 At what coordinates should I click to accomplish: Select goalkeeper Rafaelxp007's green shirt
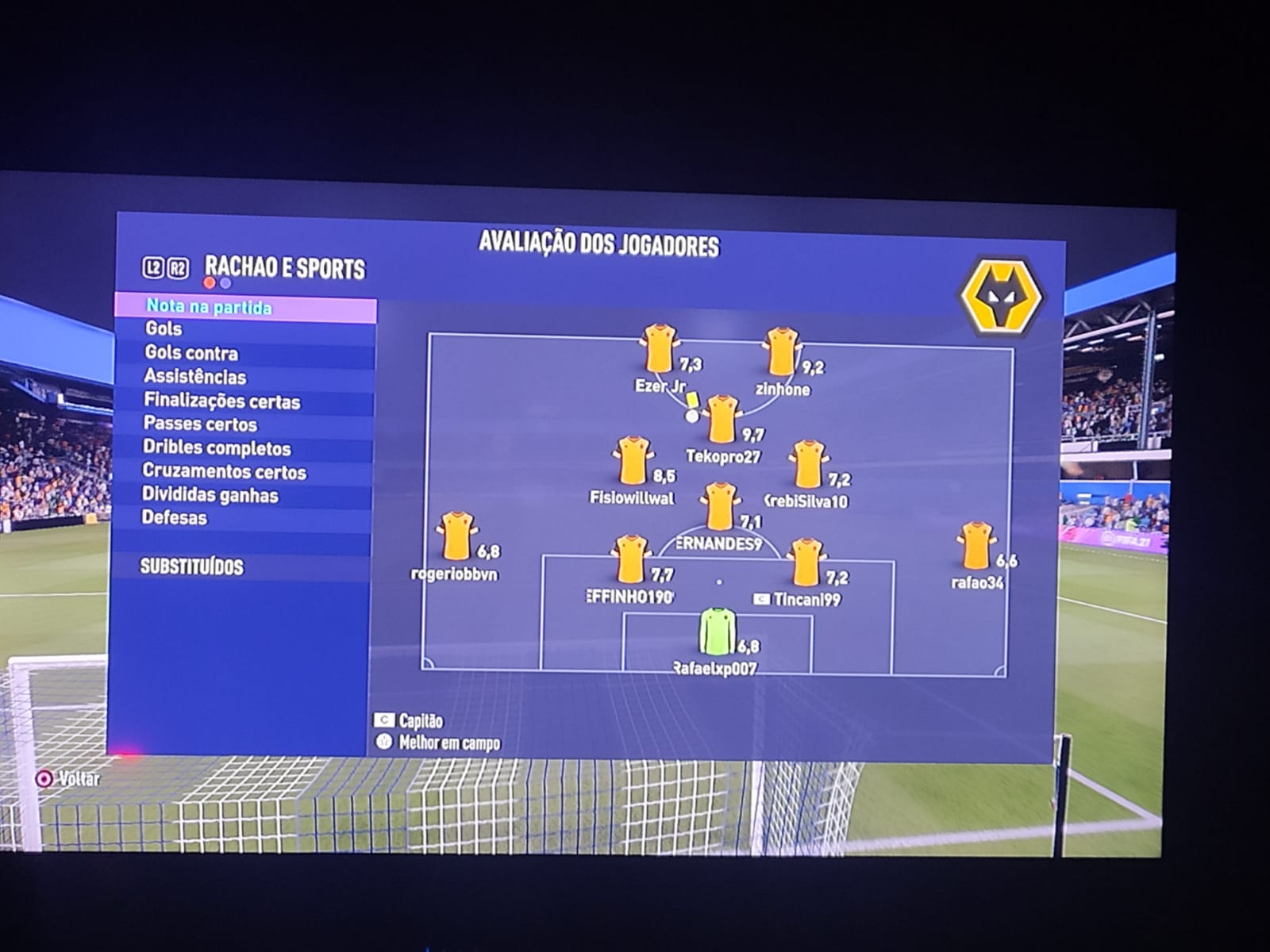718,631
